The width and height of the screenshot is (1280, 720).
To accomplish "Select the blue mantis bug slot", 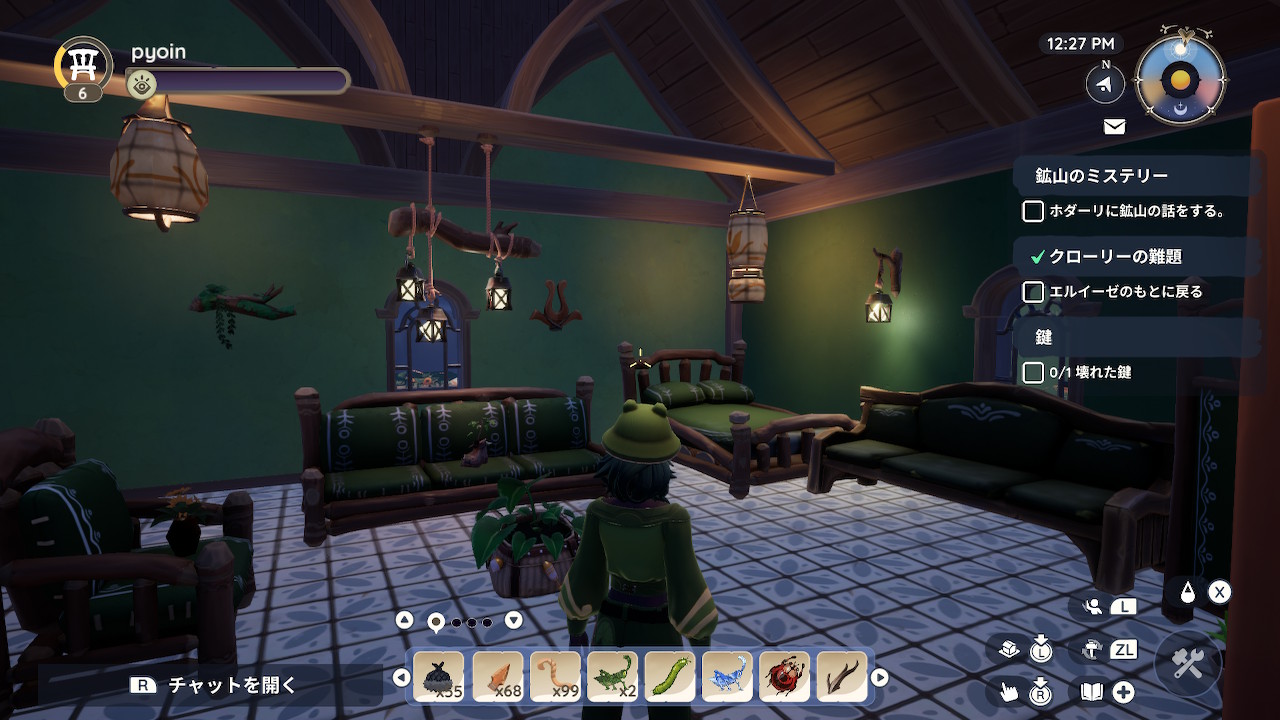I will pyautogui.click(x=728, y=677).
